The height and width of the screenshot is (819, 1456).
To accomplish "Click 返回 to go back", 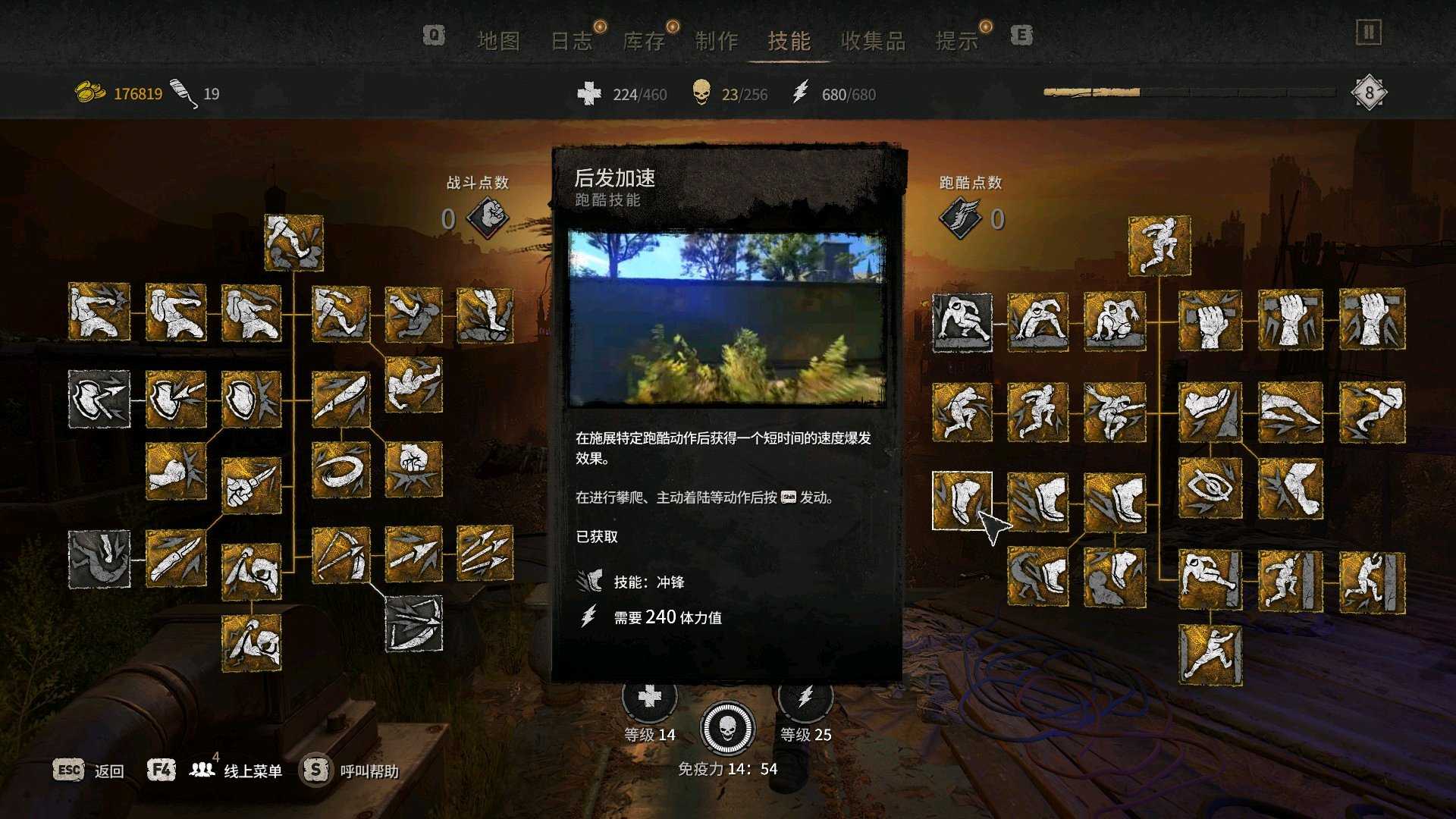I will coord(108,770).
